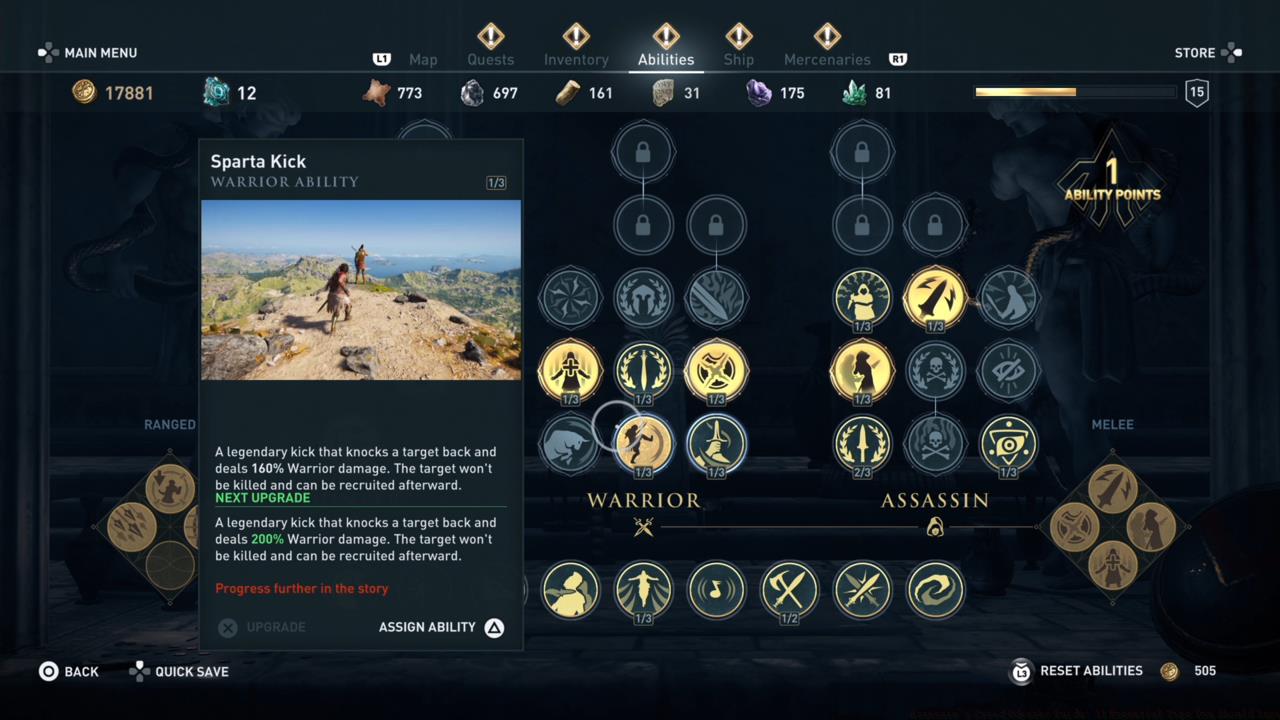The image size is (1280, 720).
Task: Select the Sparta Kick ability icon
Action: tap(643, 443)
